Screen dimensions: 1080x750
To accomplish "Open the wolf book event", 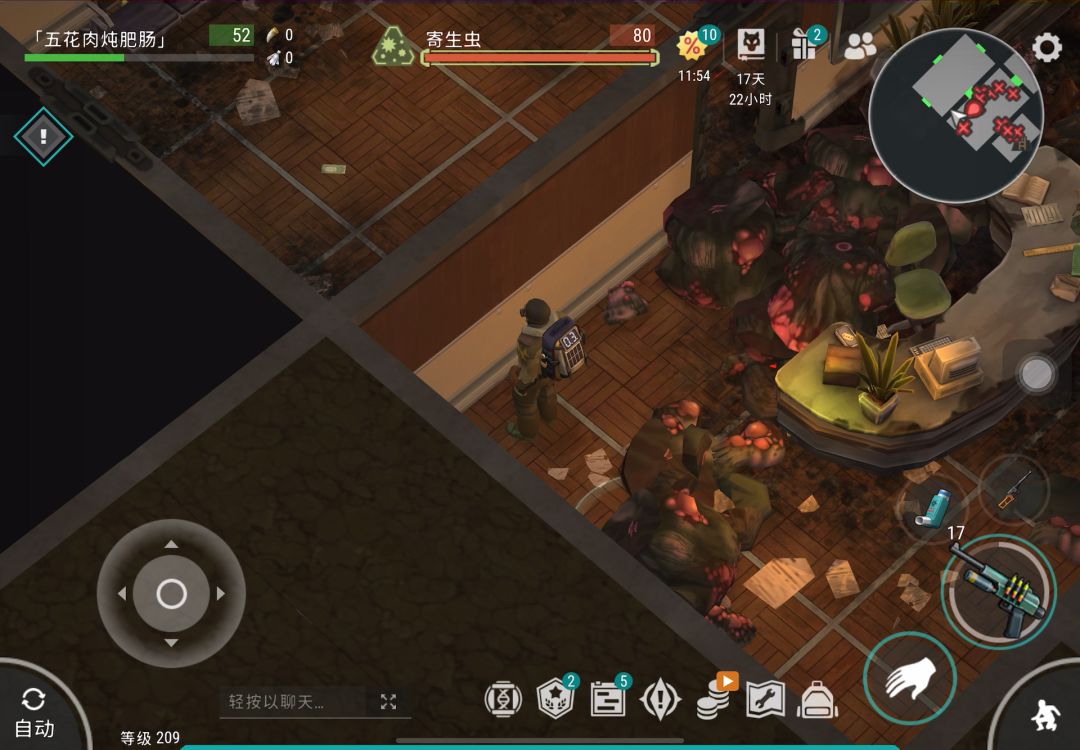I will pyautogui.click(x=751, y=45).
